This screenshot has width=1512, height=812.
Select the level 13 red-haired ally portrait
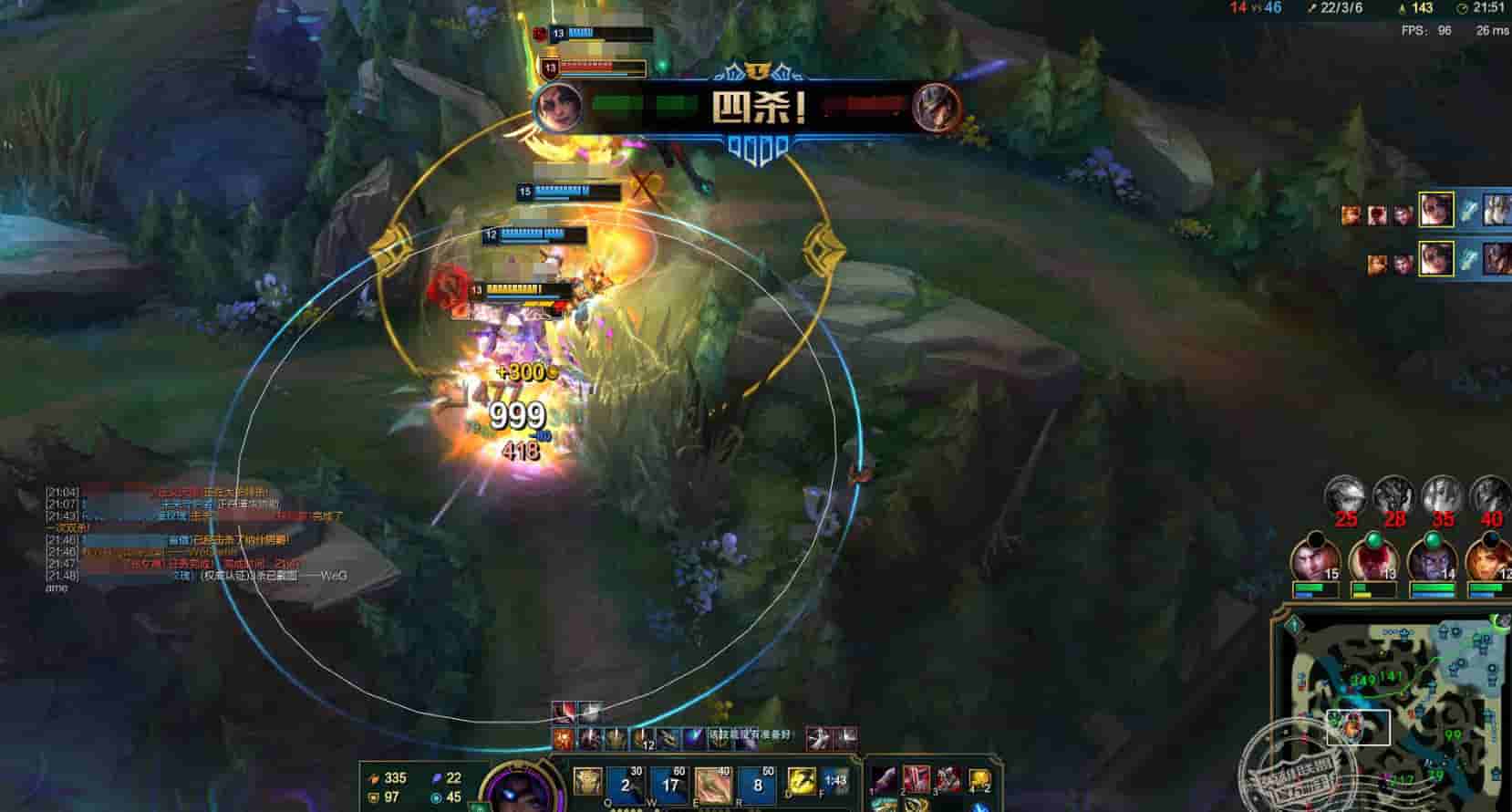(1372, 559)
